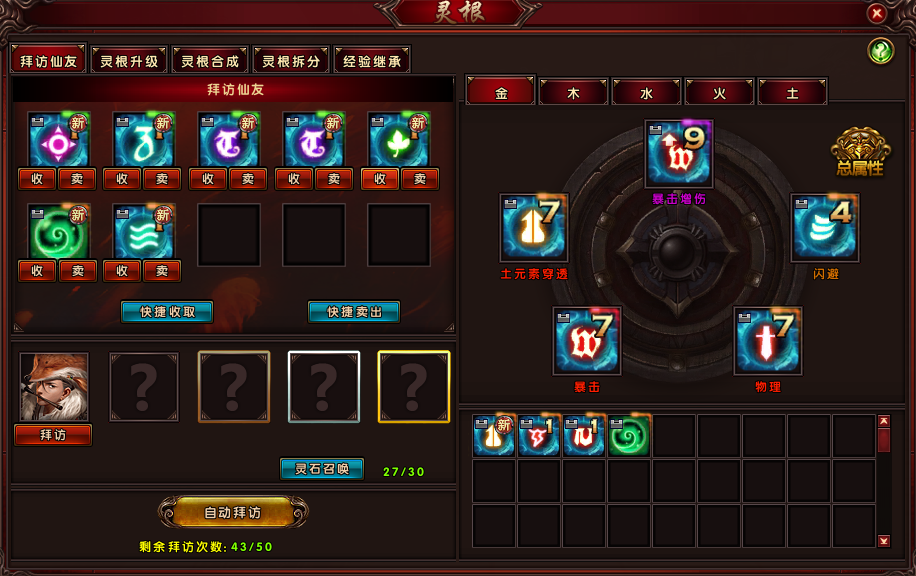916x576 pixels.
Task: Choose the 金 element tab
Action: point(501,93)
